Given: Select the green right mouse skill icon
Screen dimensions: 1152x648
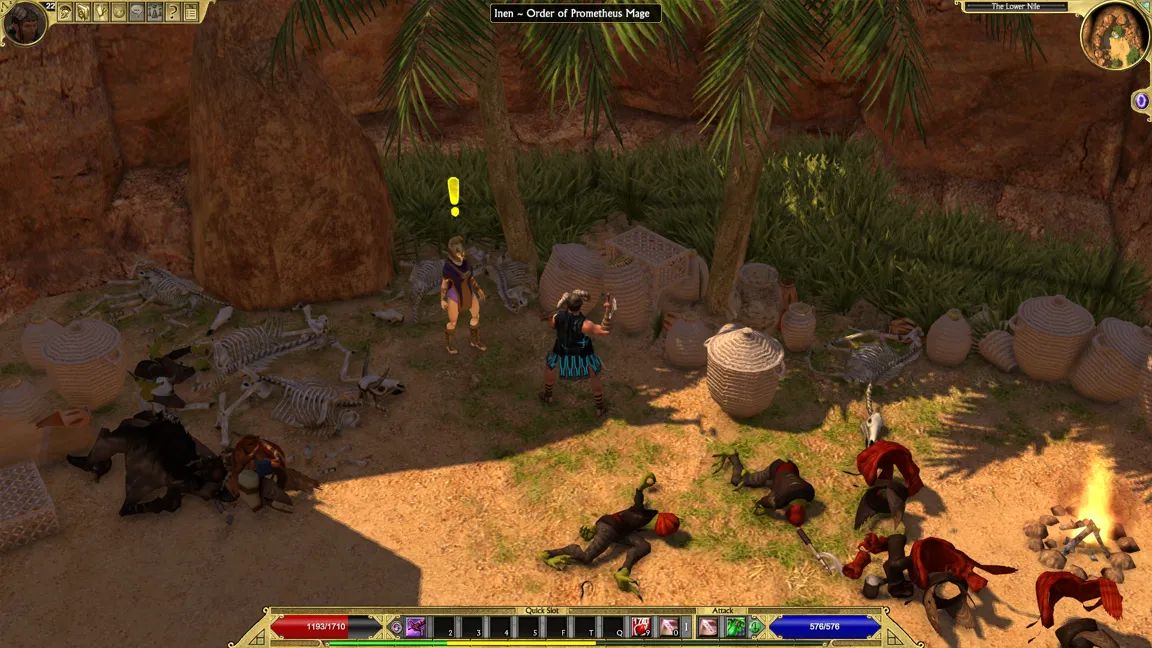Looking at the screenshot, I should click(736, 627).
